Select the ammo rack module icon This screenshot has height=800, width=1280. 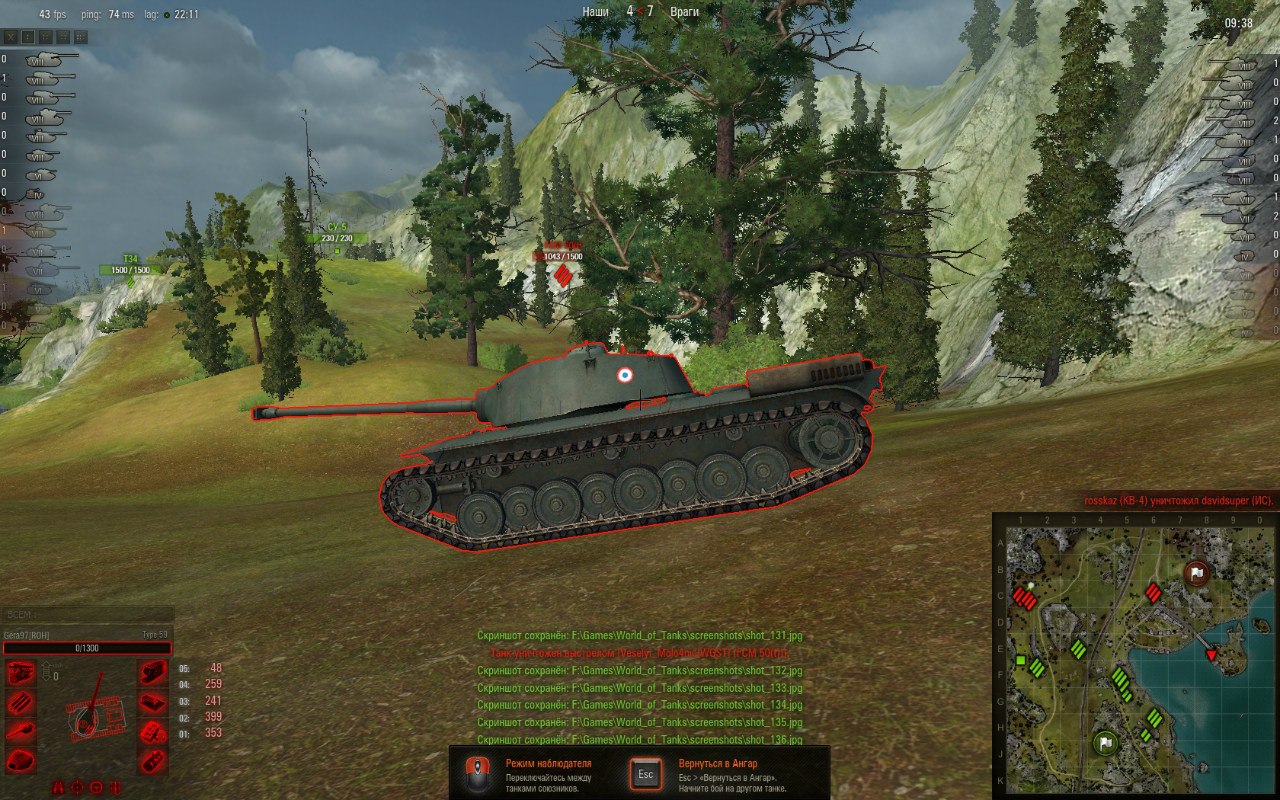[x=20, y=703]
